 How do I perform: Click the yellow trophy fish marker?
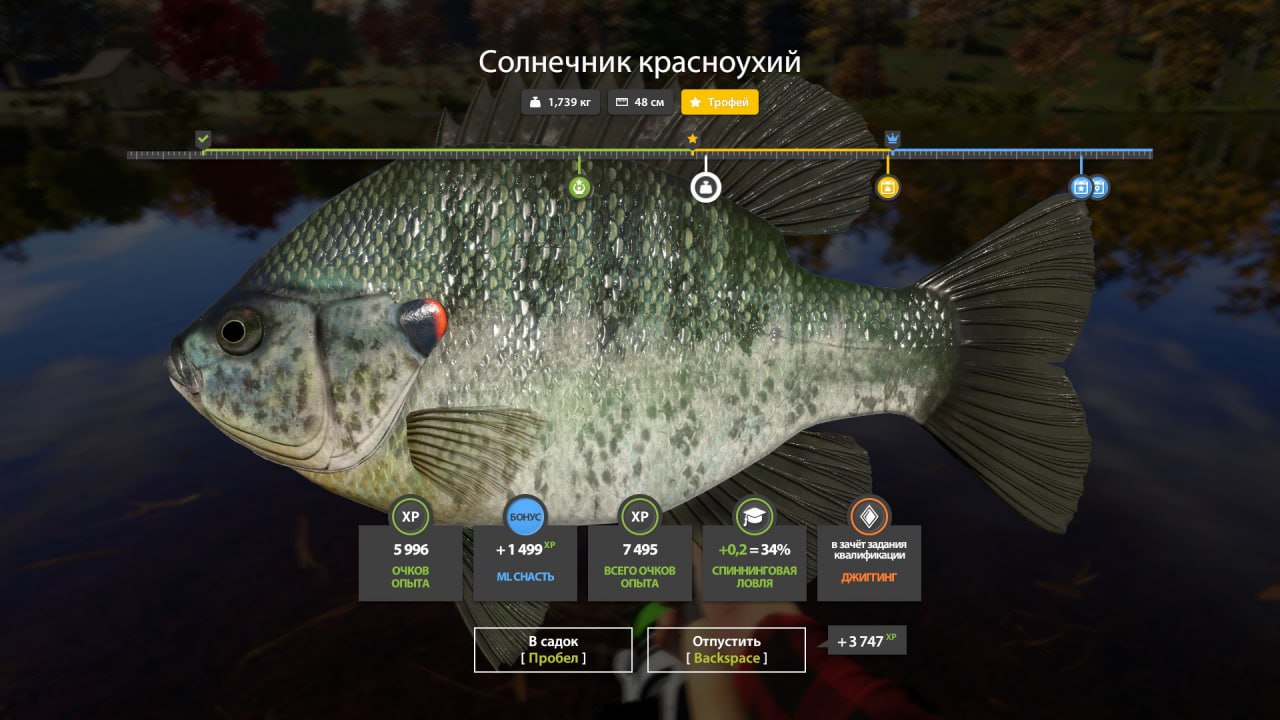pos(887,186)
